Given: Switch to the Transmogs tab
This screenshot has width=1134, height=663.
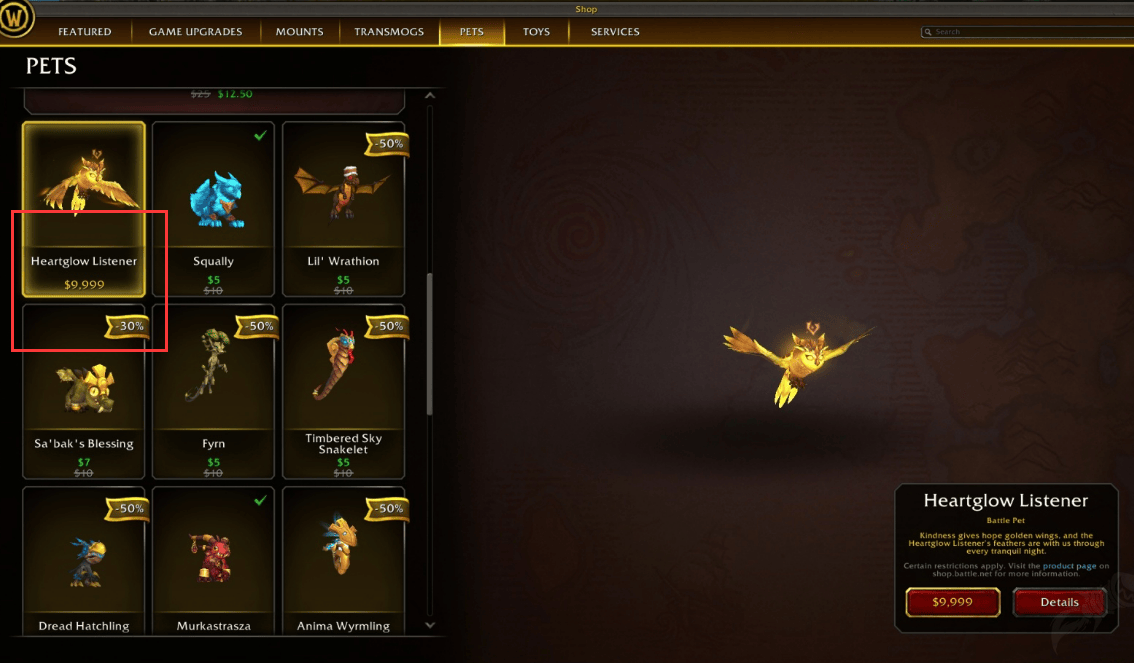Looking at the screenshot, I should [389, 32].
